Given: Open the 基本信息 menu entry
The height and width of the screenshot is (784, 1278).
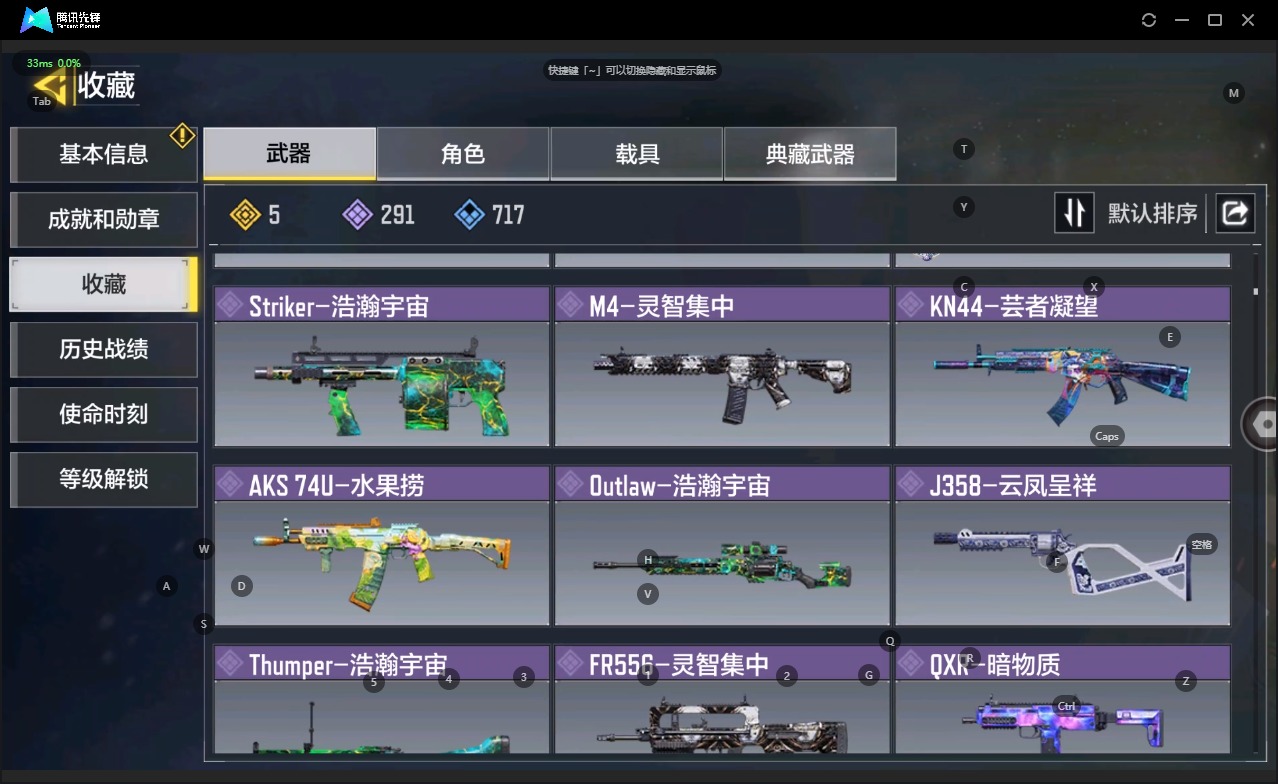Looking at the screenshot, I should click(103, 154).
